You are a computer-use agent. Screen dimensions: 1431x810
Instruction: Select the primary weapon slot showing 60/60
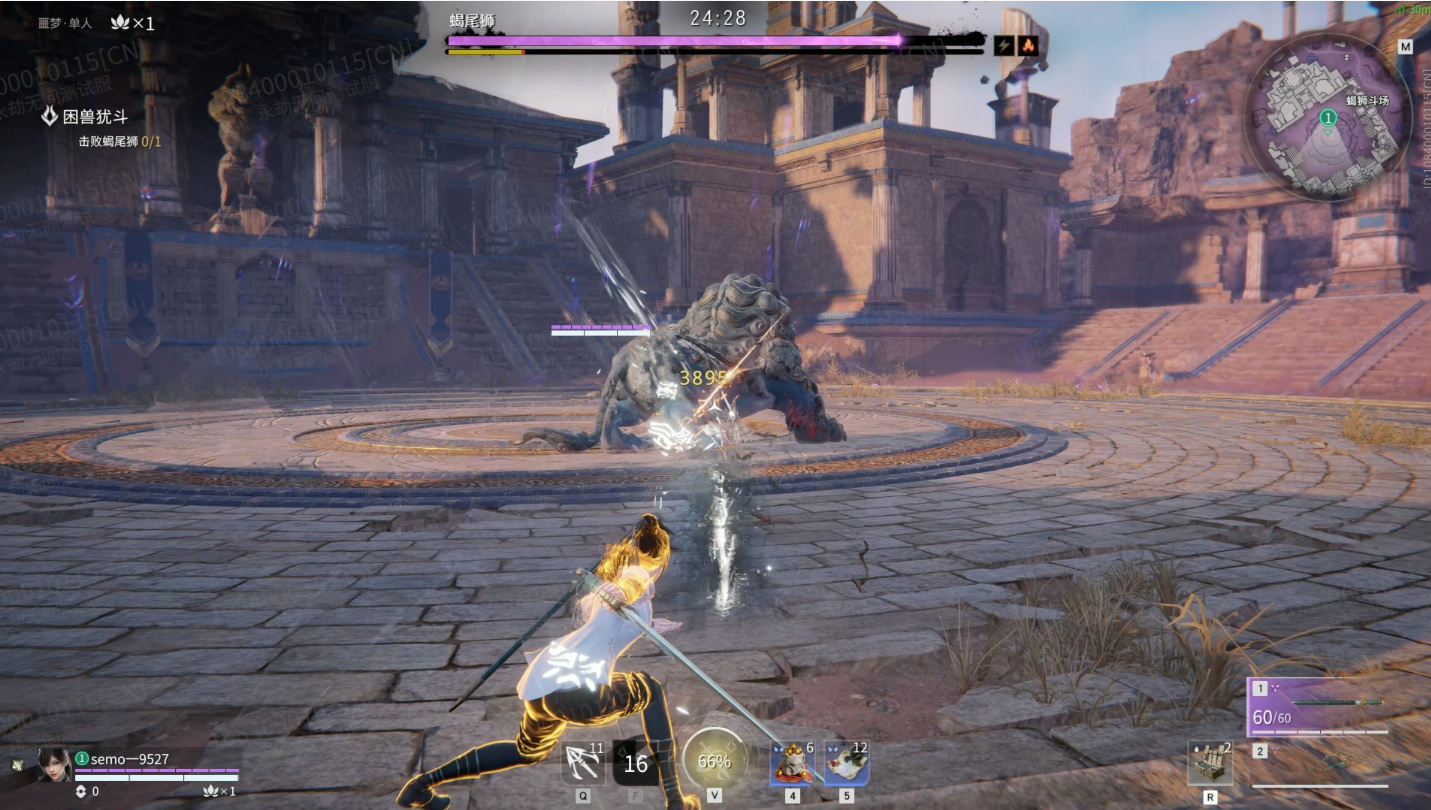(1318, 709)
